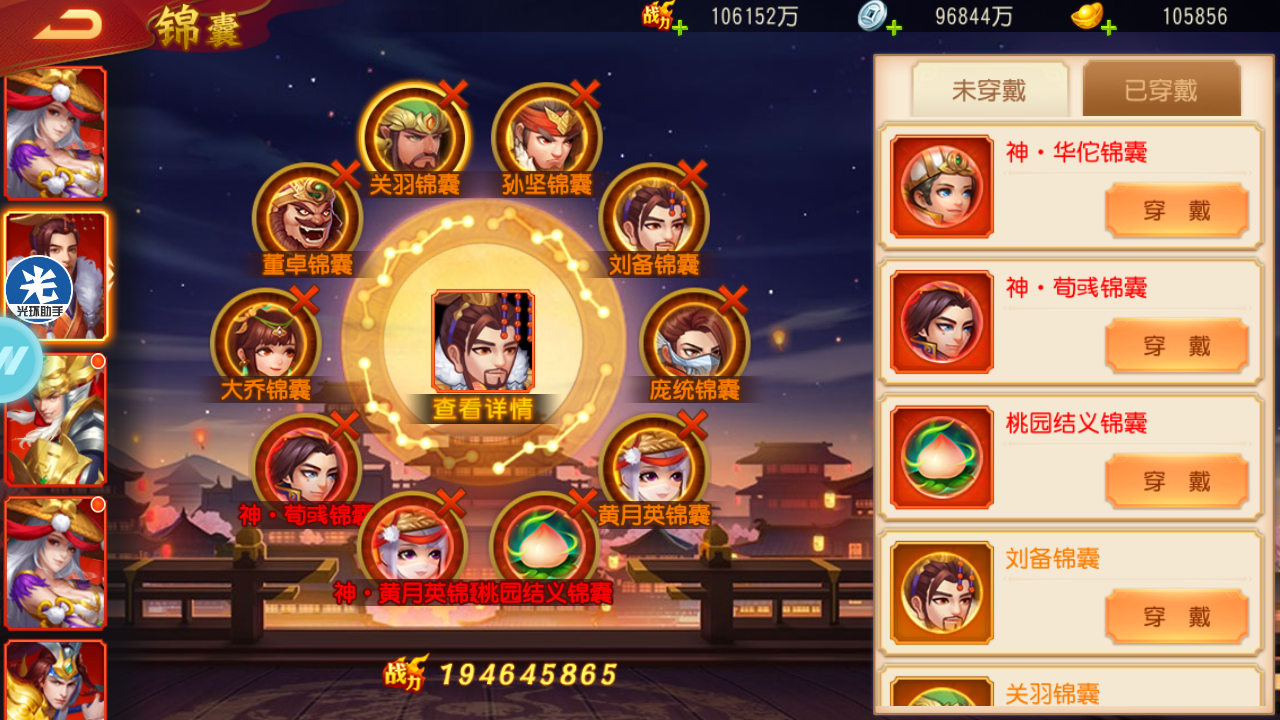Click 穿戴 in the 刘备锦囊 list row
The width and height of the screenshot is (1280, 720).
[1176, 616]
